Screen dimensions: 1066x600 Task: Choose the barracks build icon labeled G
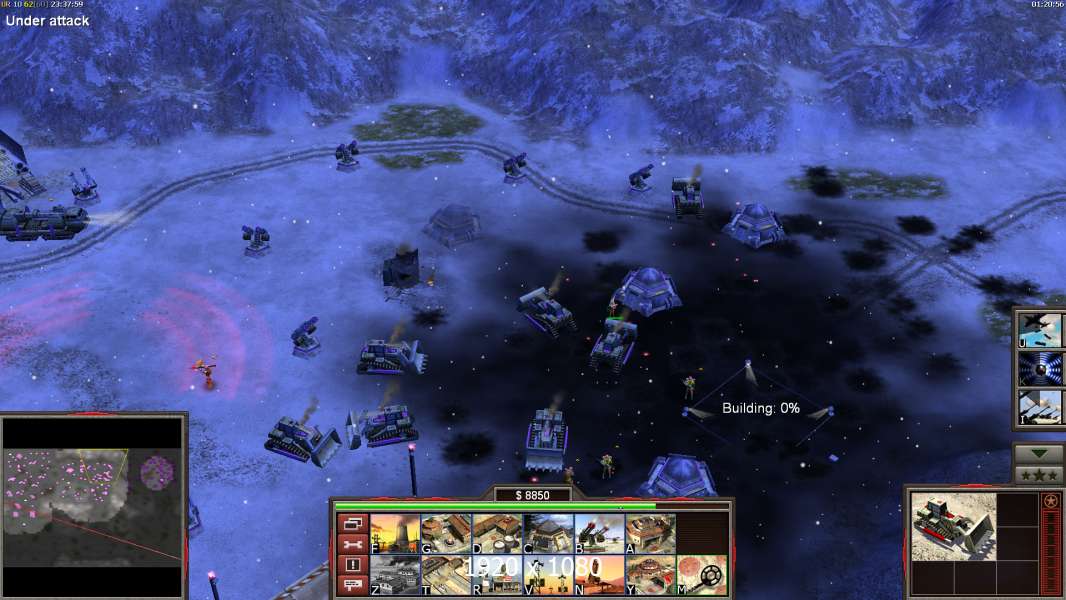446,534
